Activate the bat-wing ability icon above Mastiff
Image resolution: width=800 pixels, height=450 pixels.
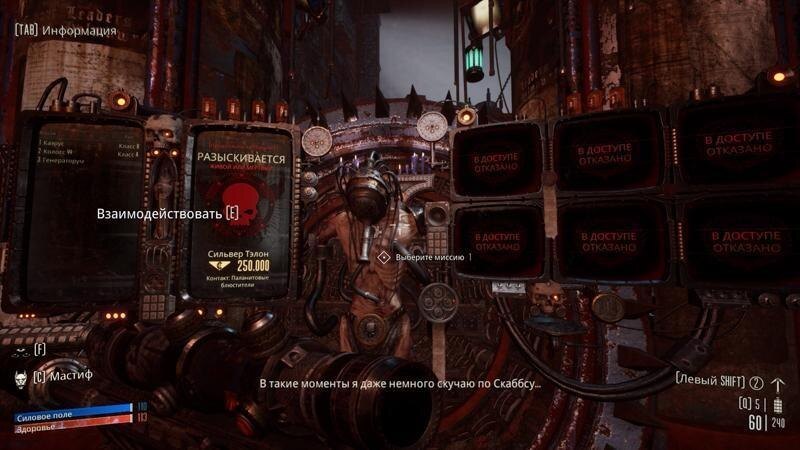click(20, 350)
